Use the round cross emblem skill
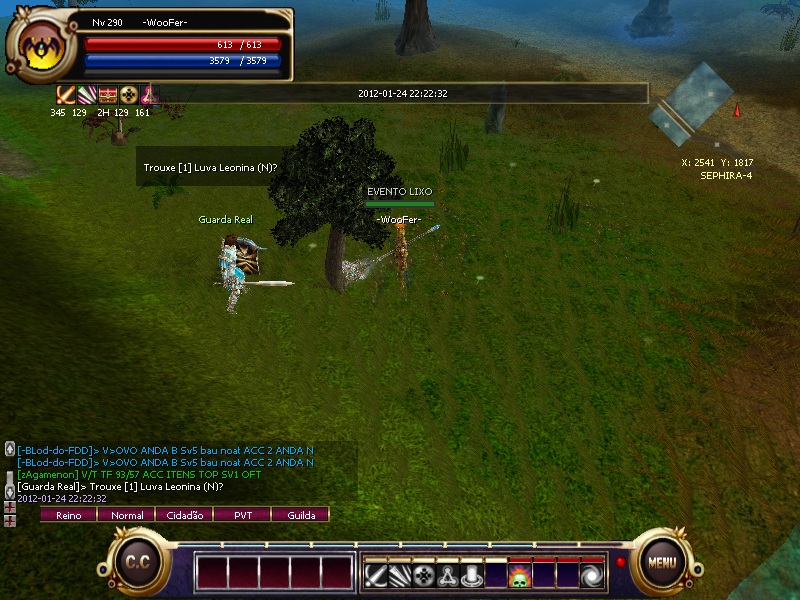The width and height of the screenshot is (800, 600). pyautogui.click(x=424, y=576)
